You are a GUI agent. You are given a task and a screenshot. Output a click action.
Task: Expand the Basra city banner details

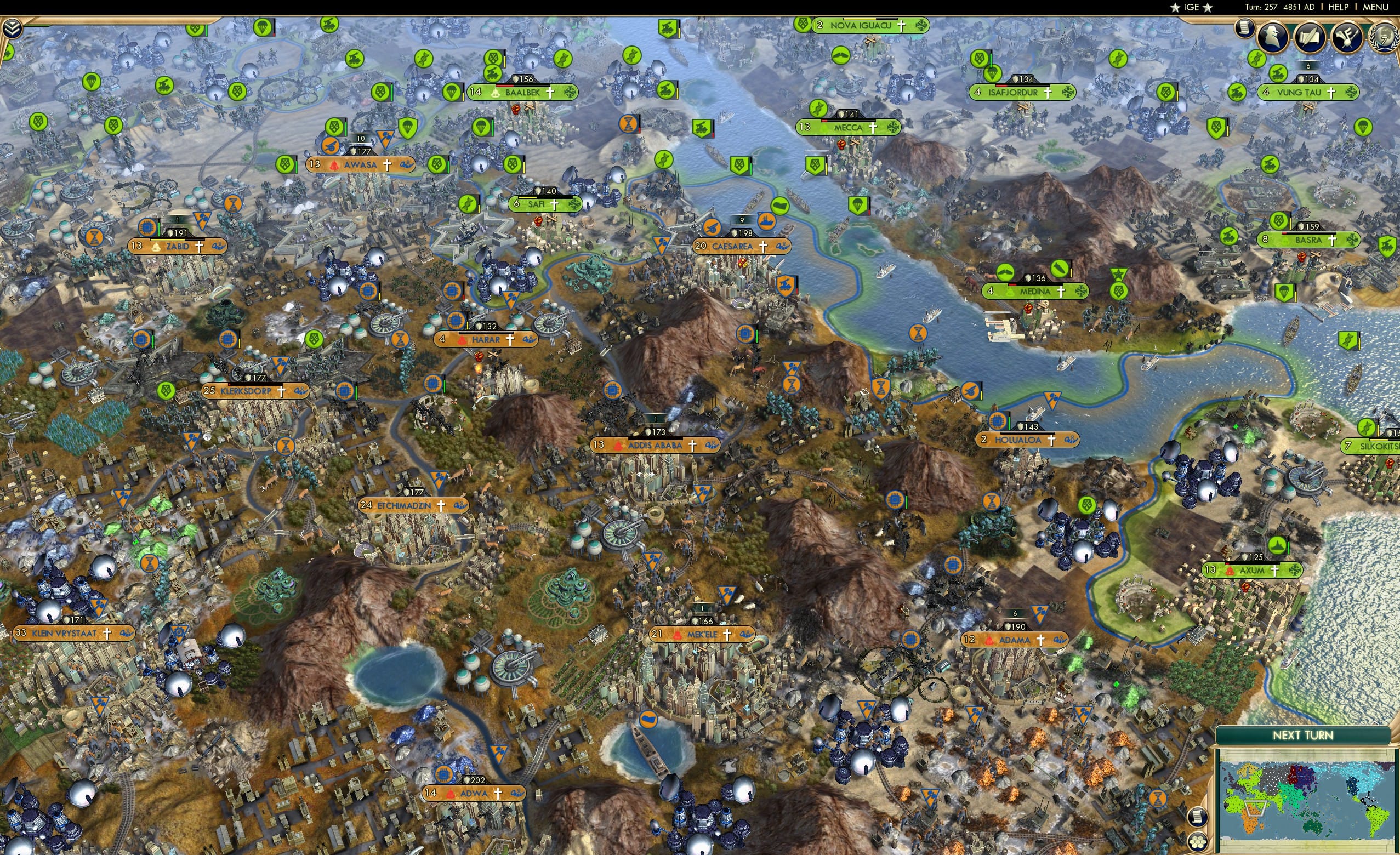tap(1308, 239)
